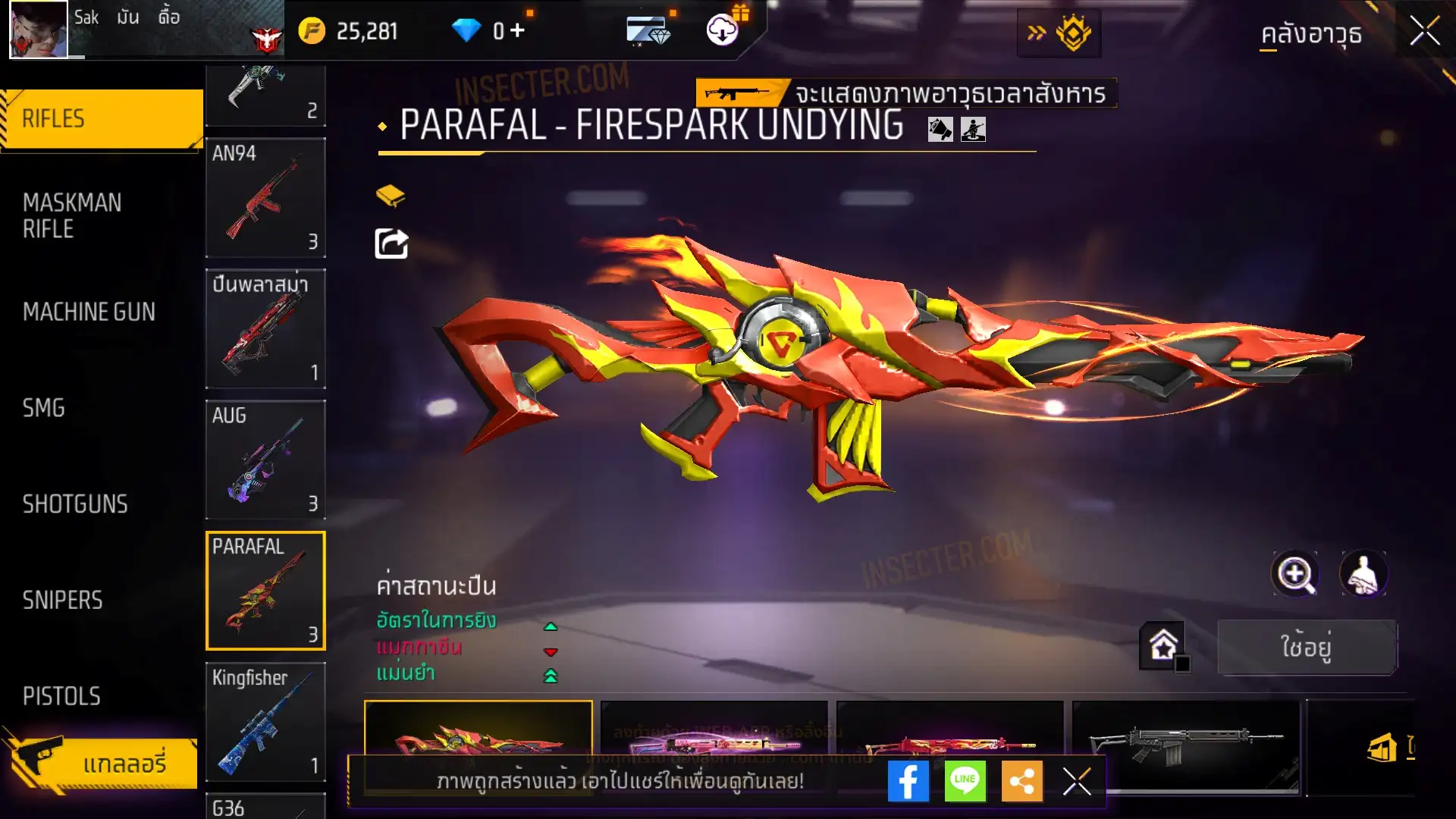This screenshot has height=819, width=1456.
Task: Select the Kingfisher weapon slot
Action: pos(265,722)
